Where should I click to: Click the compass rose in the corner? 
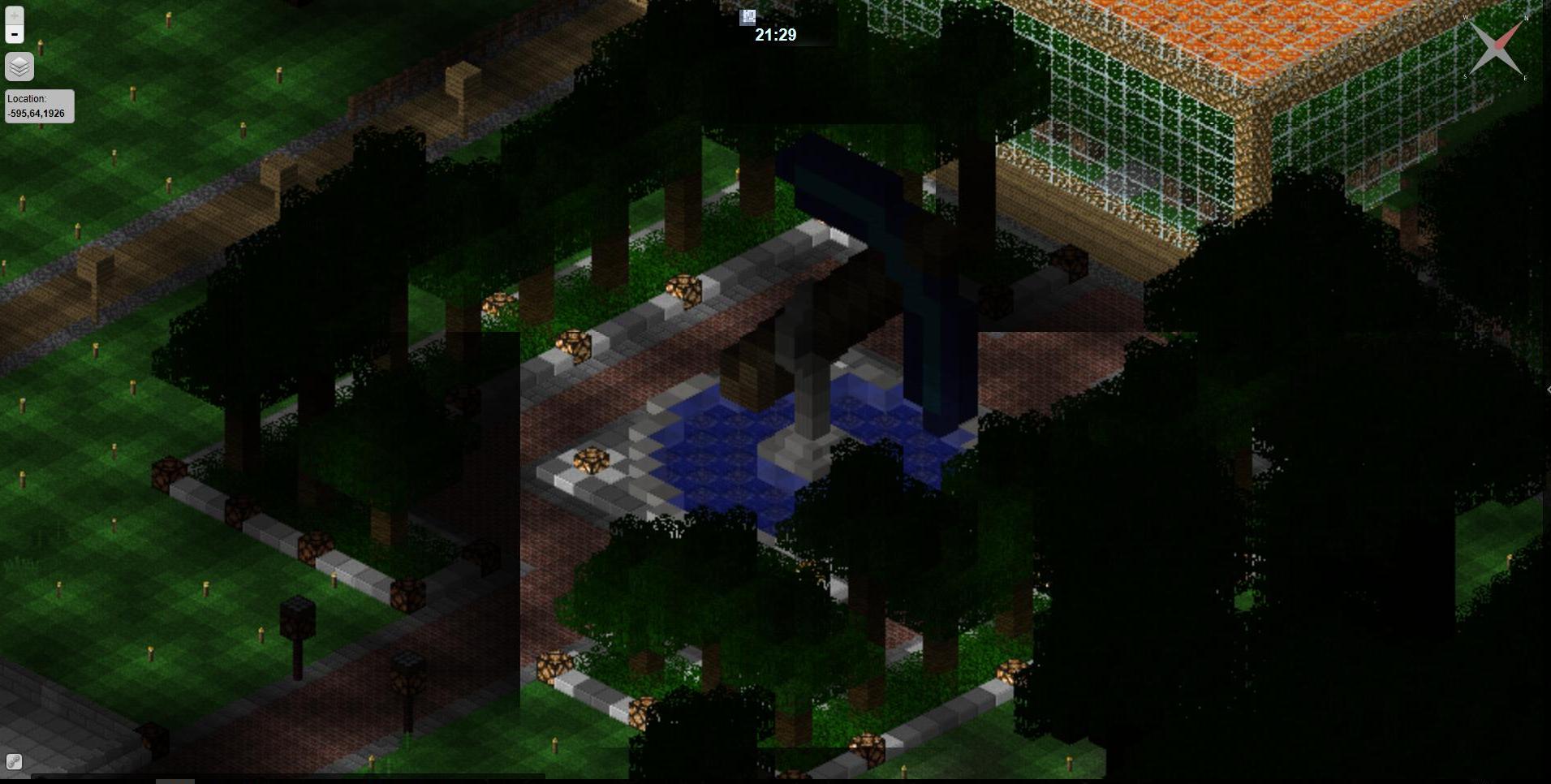(1497, 45)
